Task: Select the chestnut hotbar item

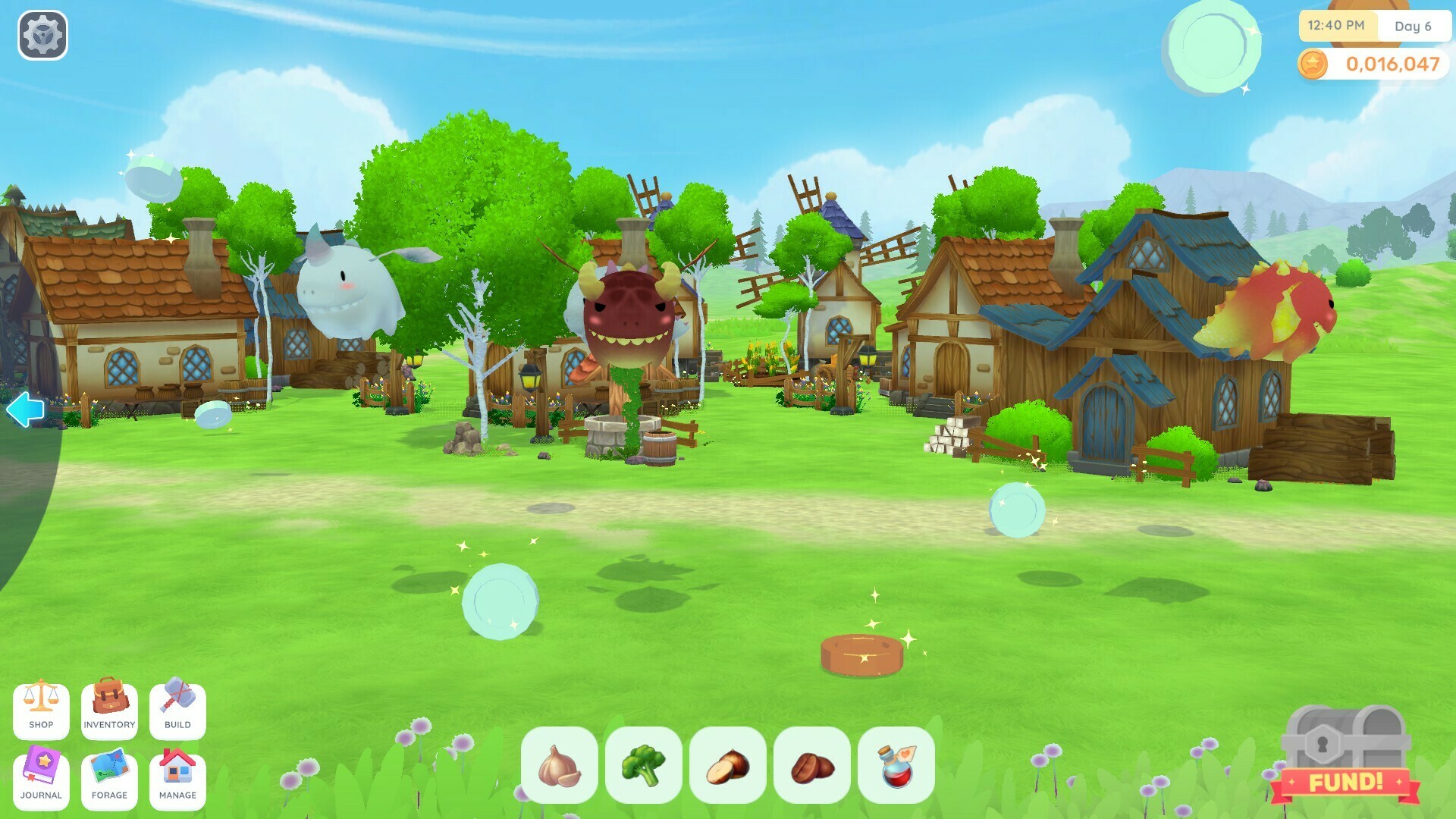Action: click(x=727, y=766)
